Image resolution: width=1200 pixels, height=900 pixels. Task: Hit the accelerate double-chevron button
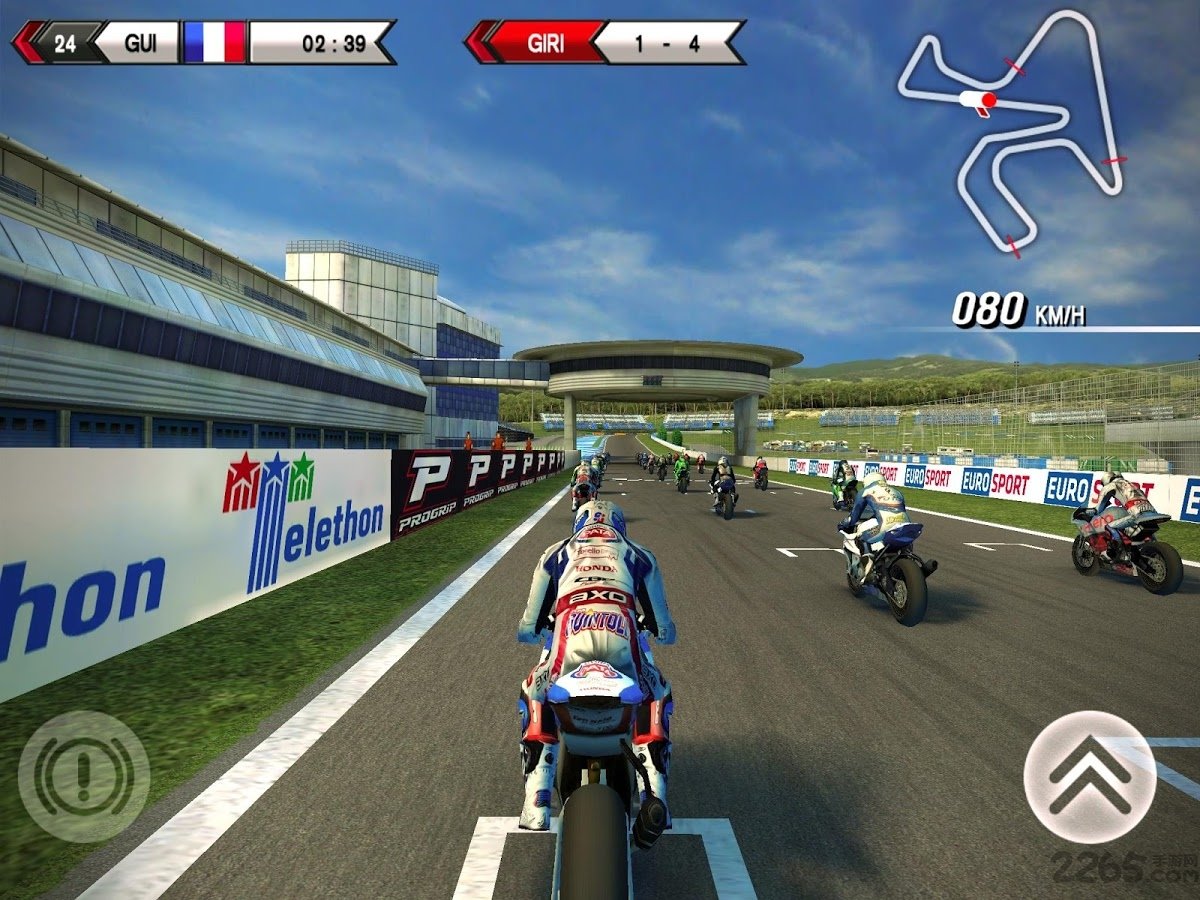1090,777
